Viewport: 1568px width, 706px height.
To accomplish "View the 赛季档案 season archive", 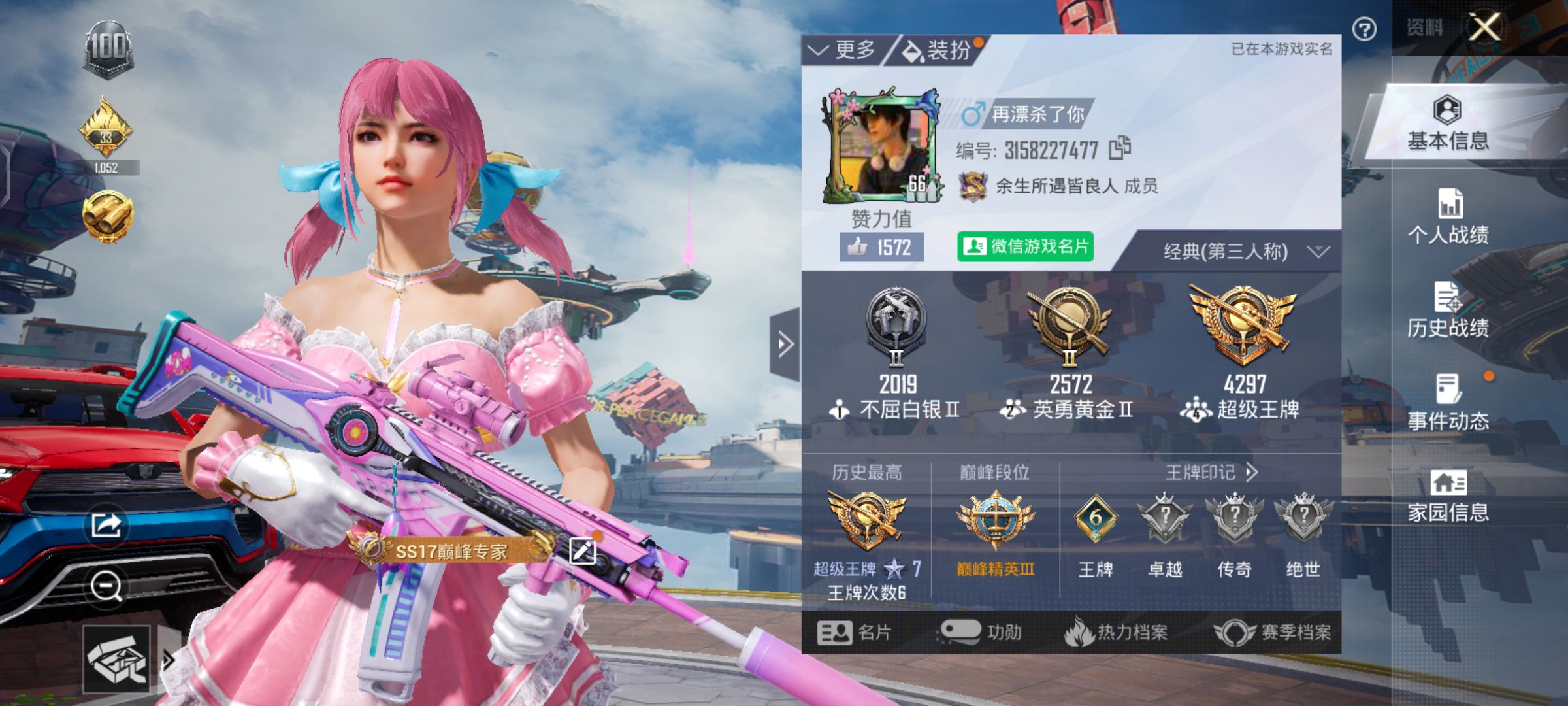I will click(x=1273, y=632).
